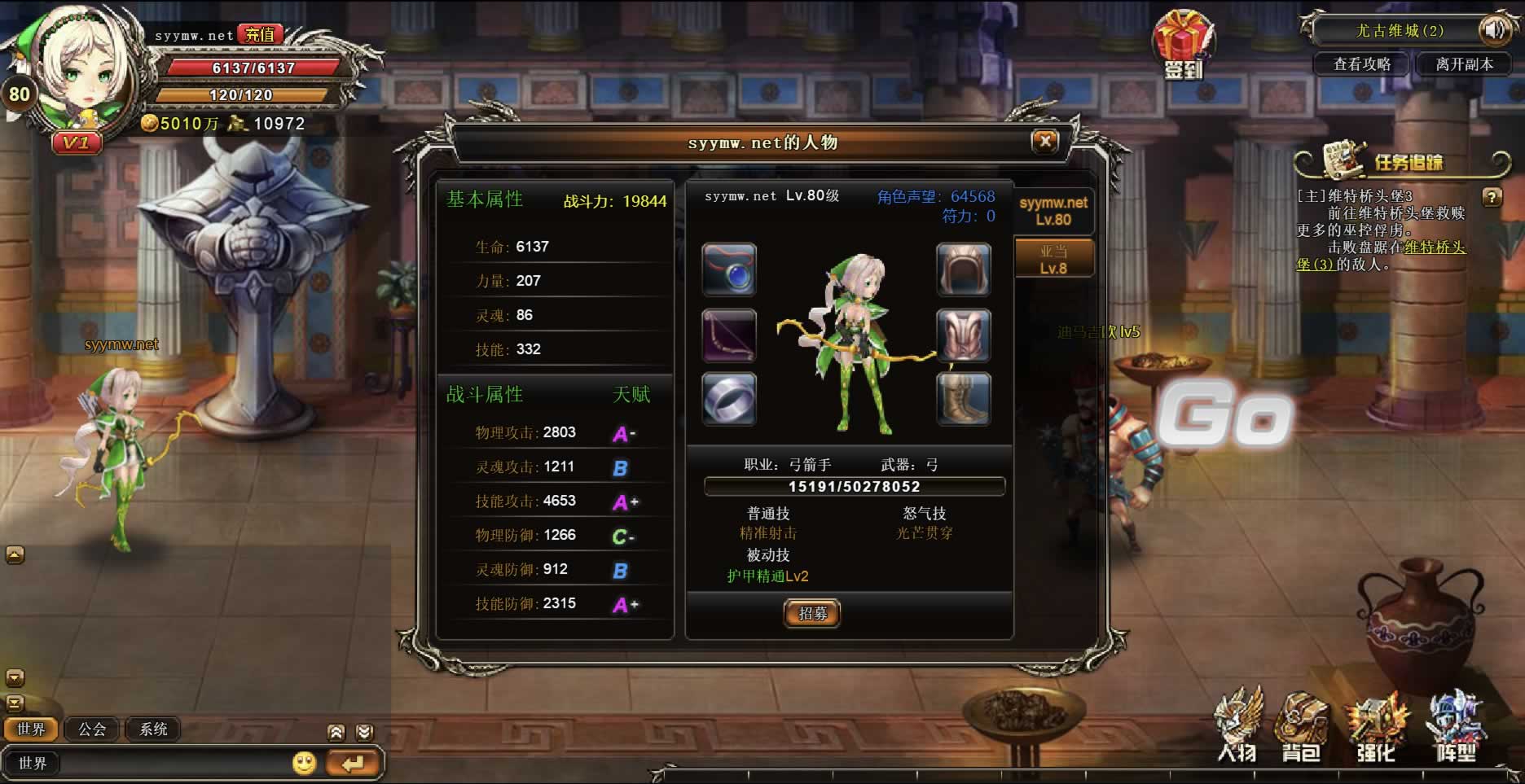Screen dimensions: 1525x784
Task: Select the boots equipment slot
Action: (x=964, y=399)
